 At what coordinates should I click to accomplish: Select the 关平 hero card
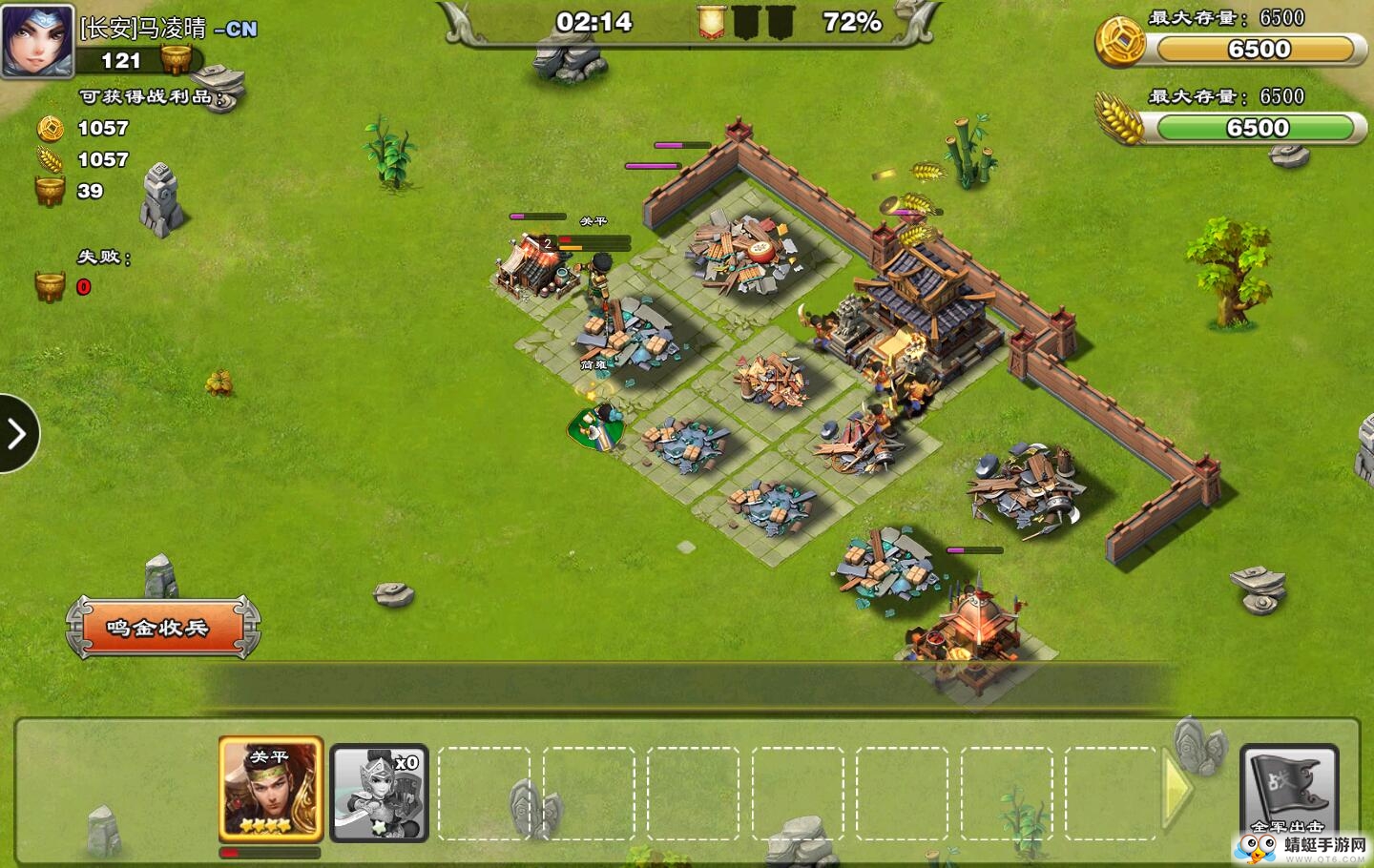(x=271, y=789)
